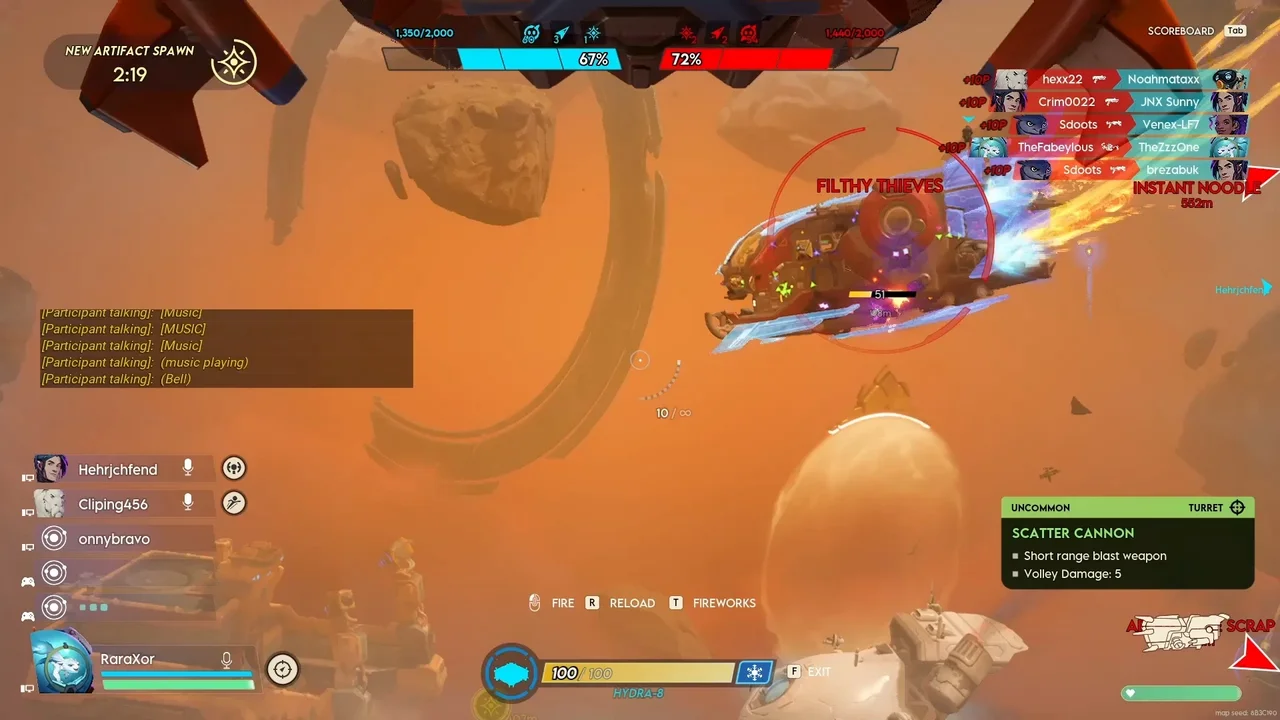Screen dimensions: 1280x720
Task: Toggle RaraXor's own microphone icon
Action: [227, 659]
